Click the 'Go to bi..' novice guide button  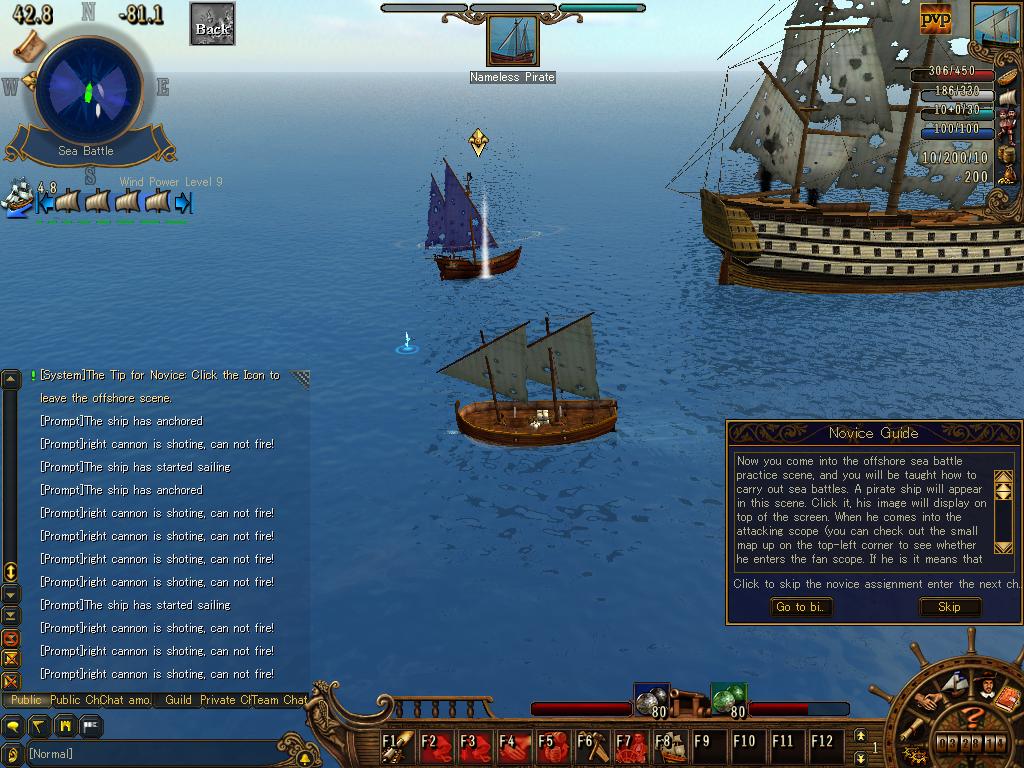point(802,607)
